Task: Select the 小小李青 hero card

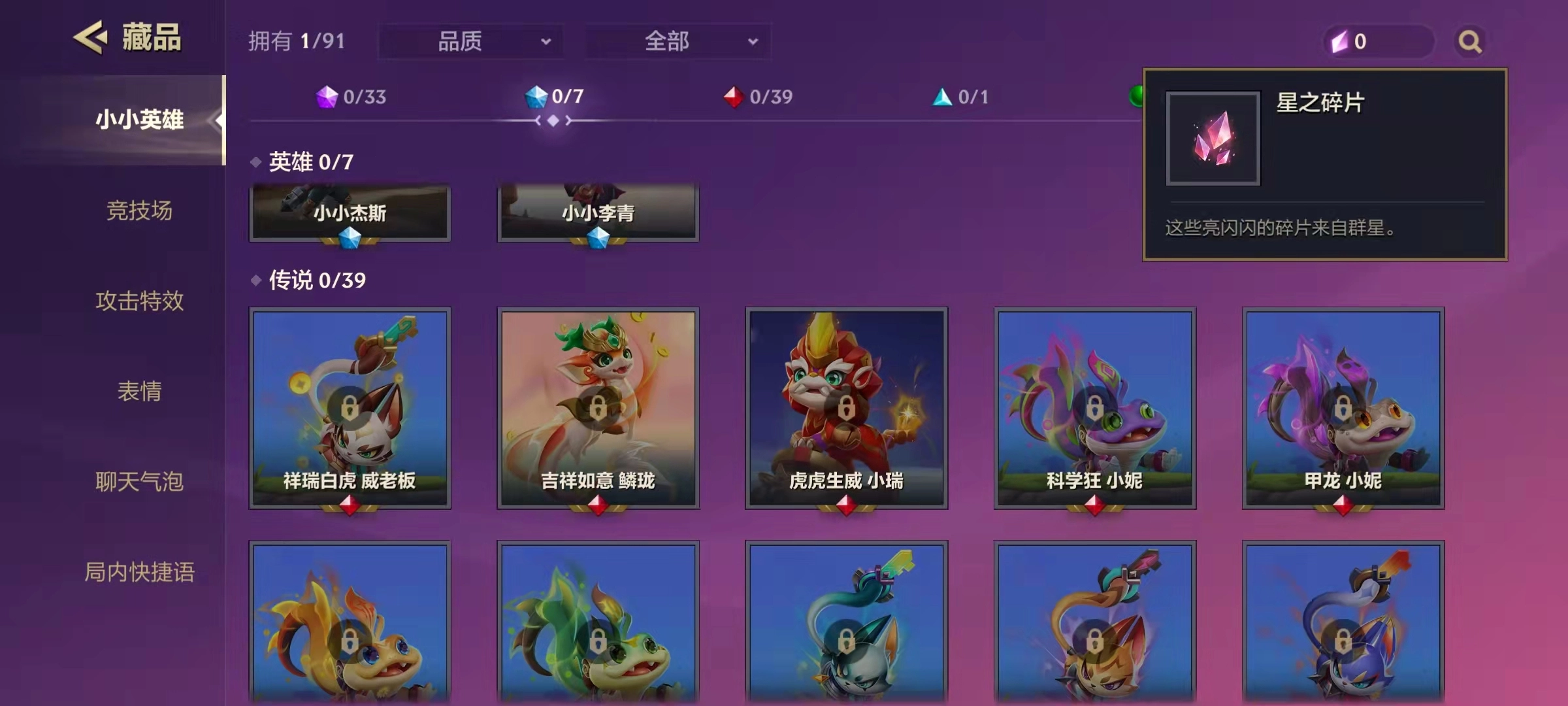Action: (598, 212)
